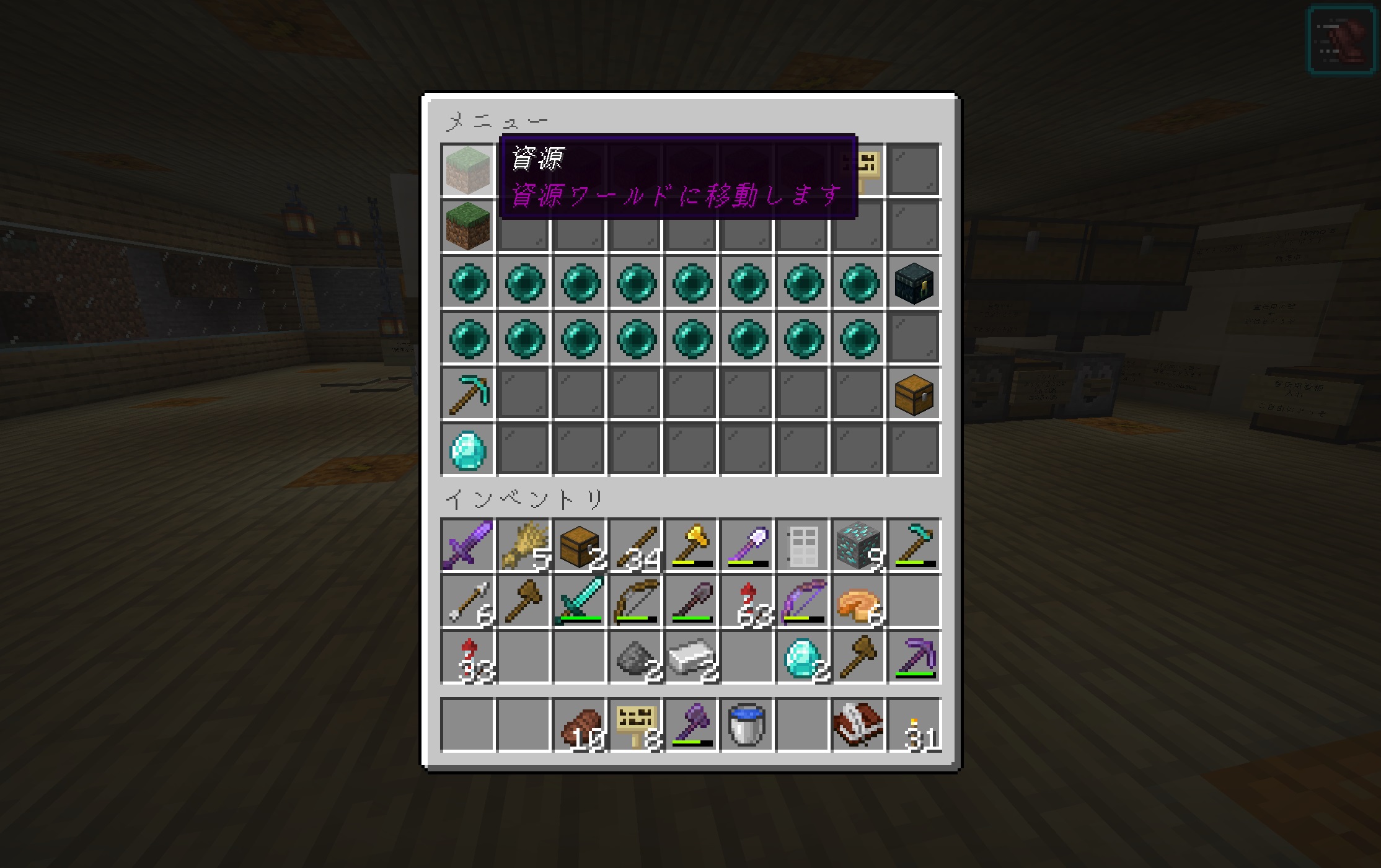Click the iron door inventory slot

click(803, 545)
